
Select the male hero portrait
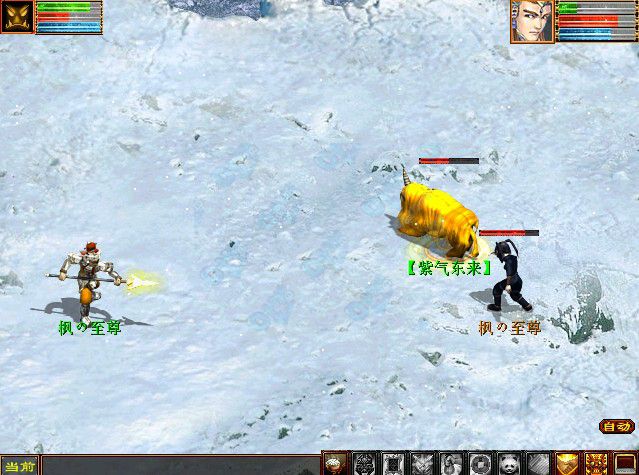point(532,21)
